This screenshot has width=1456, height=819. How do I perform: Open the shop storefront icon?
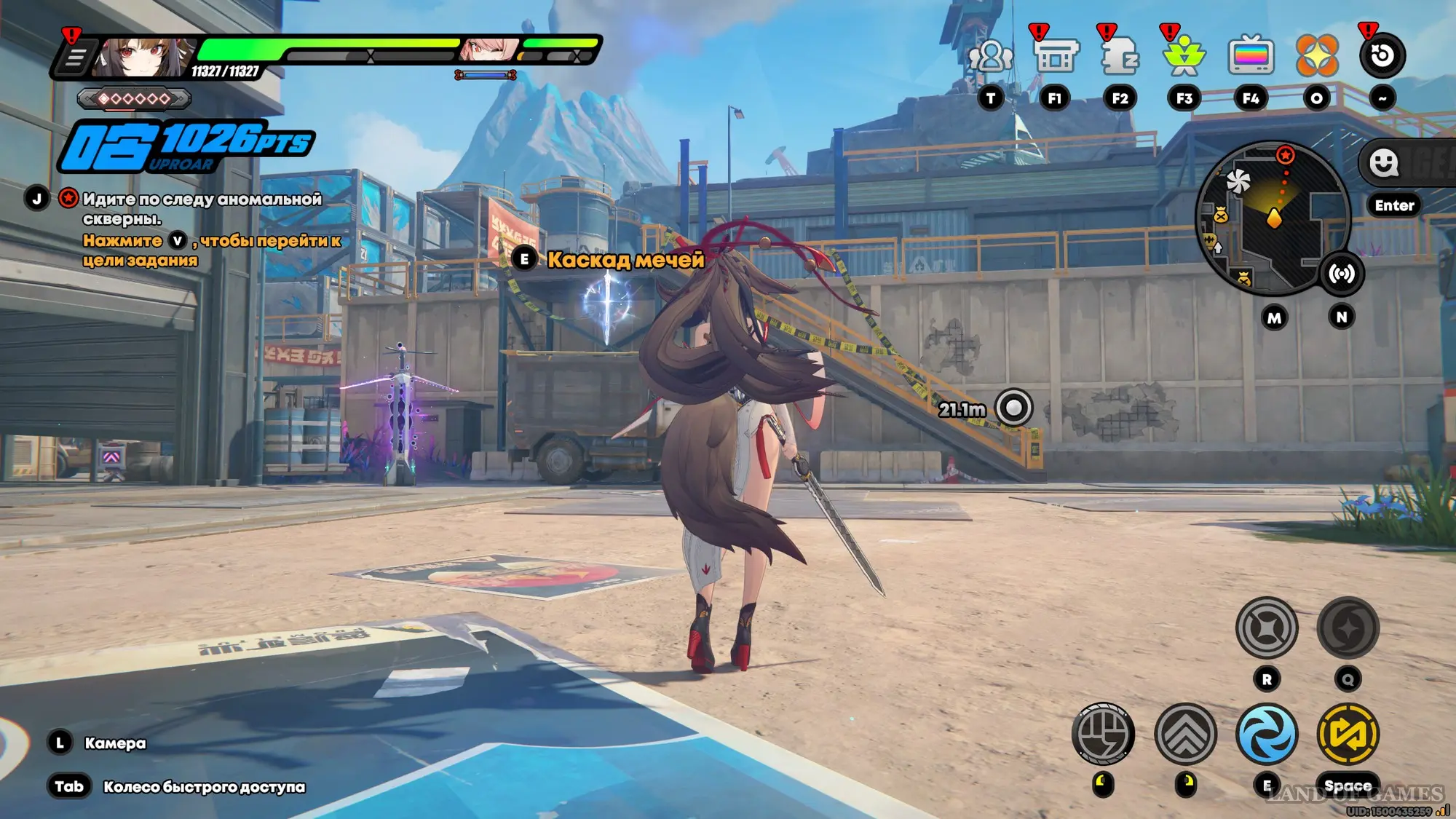point(1055,56)
